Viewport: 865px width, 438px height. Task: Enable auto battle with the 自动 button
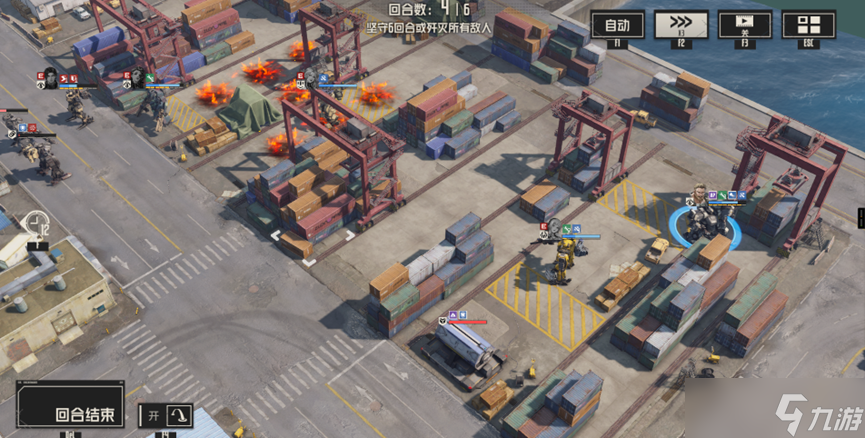pos(617,24)
